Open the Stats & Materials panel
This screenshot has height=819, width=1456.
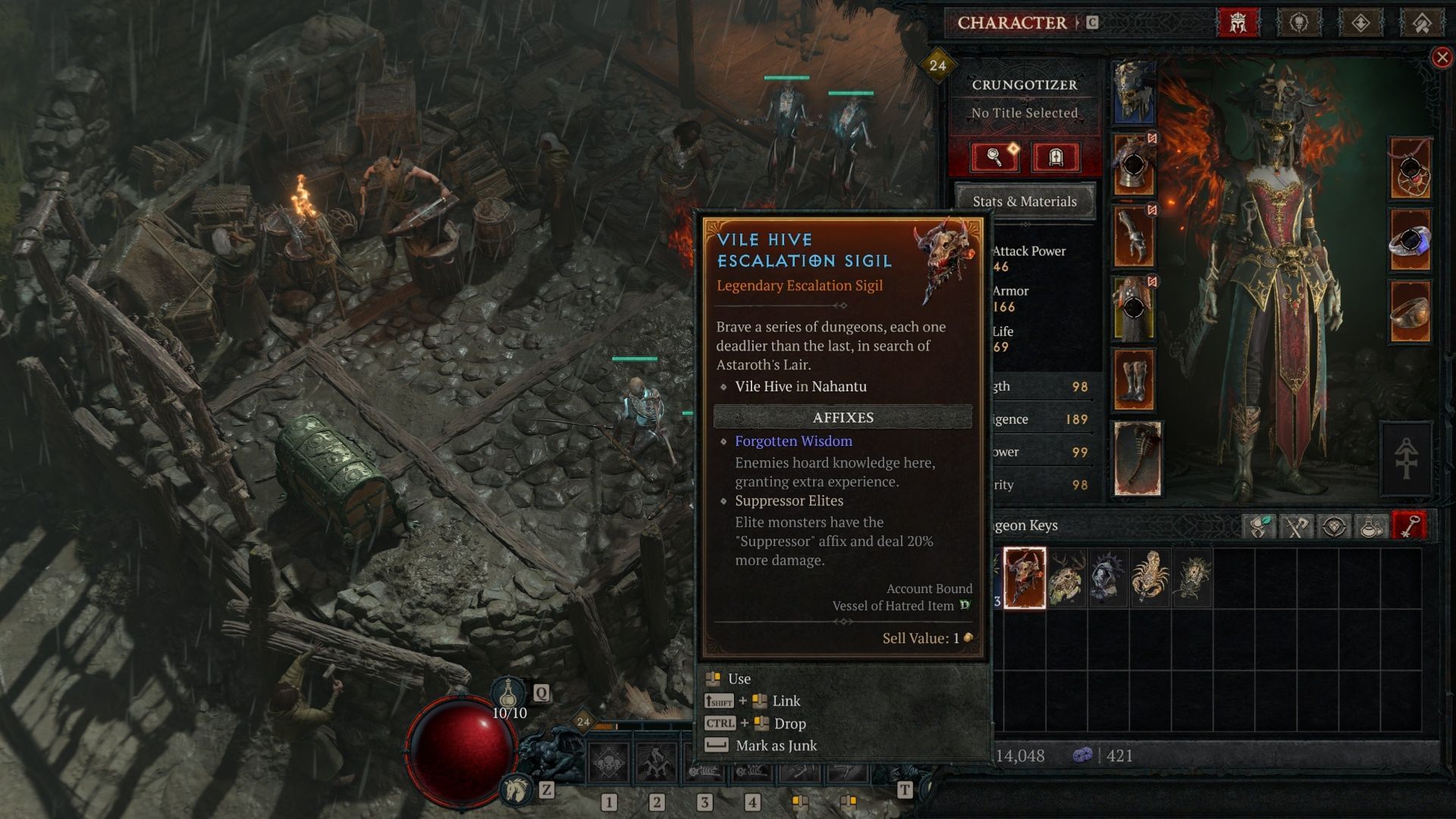point(1025,202)
